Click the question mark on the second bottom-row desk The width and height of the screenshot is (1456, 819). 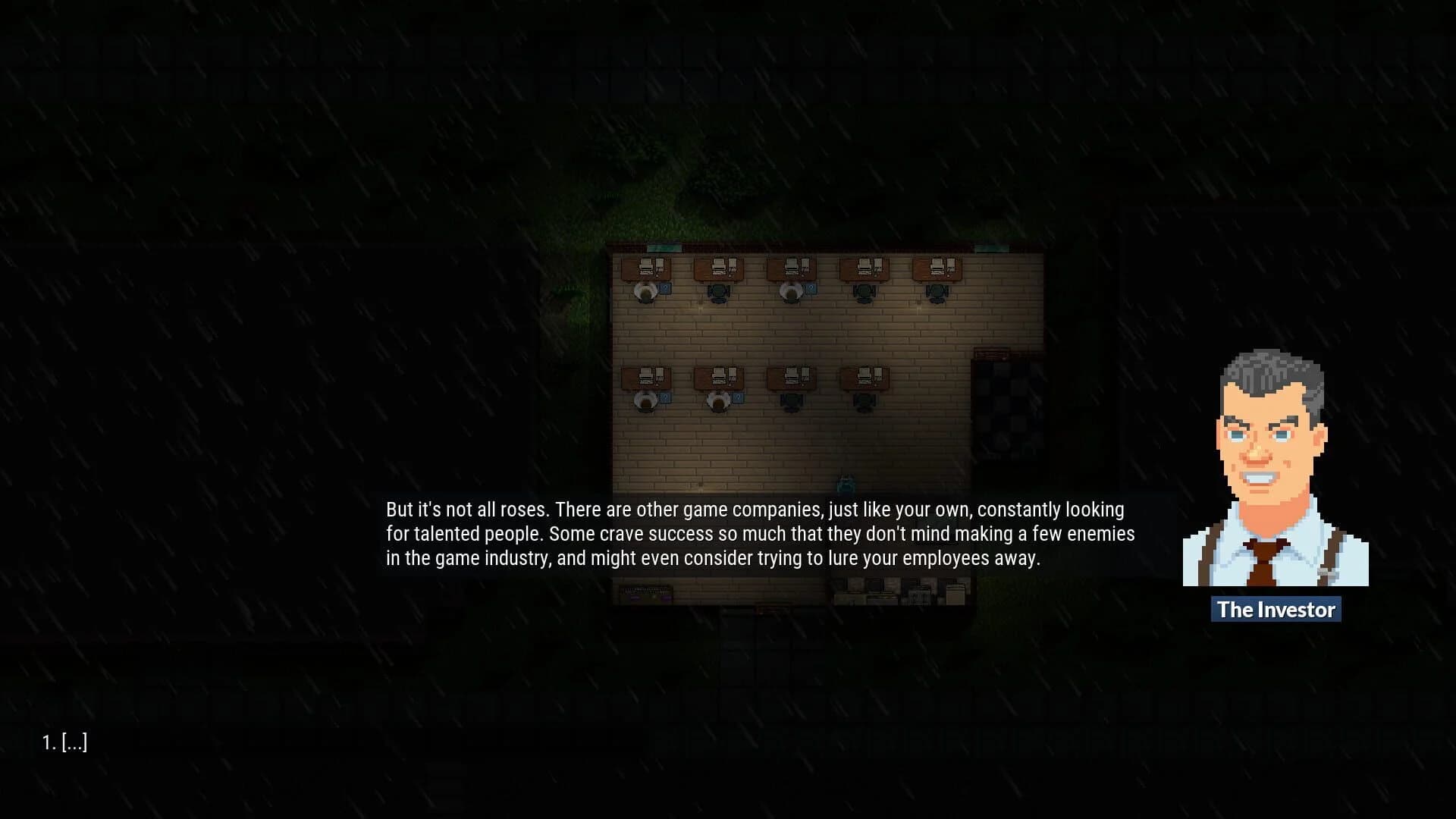tap(738, 397)
